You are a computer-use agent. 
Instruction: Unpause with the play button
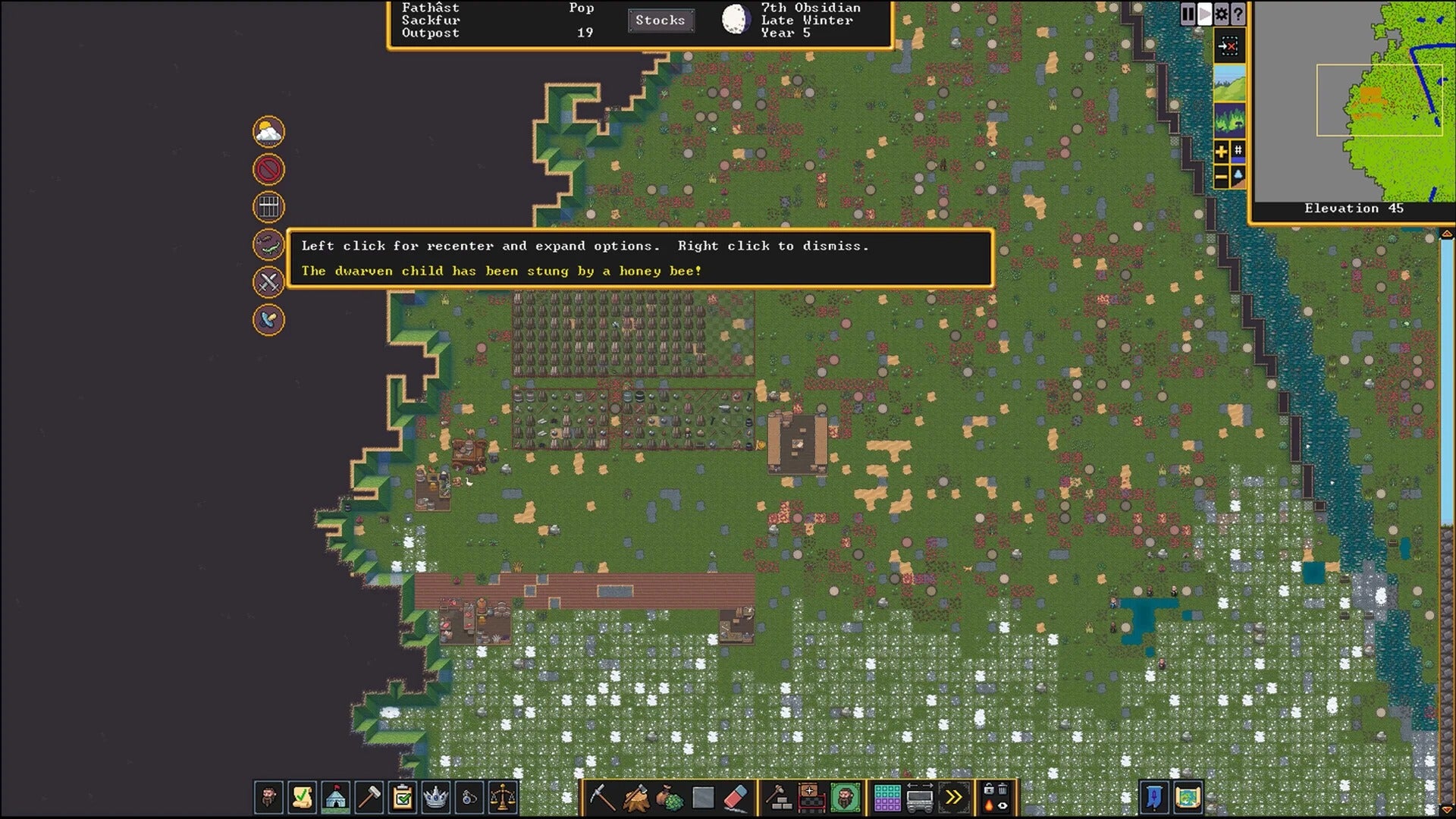click(1204, 13)
